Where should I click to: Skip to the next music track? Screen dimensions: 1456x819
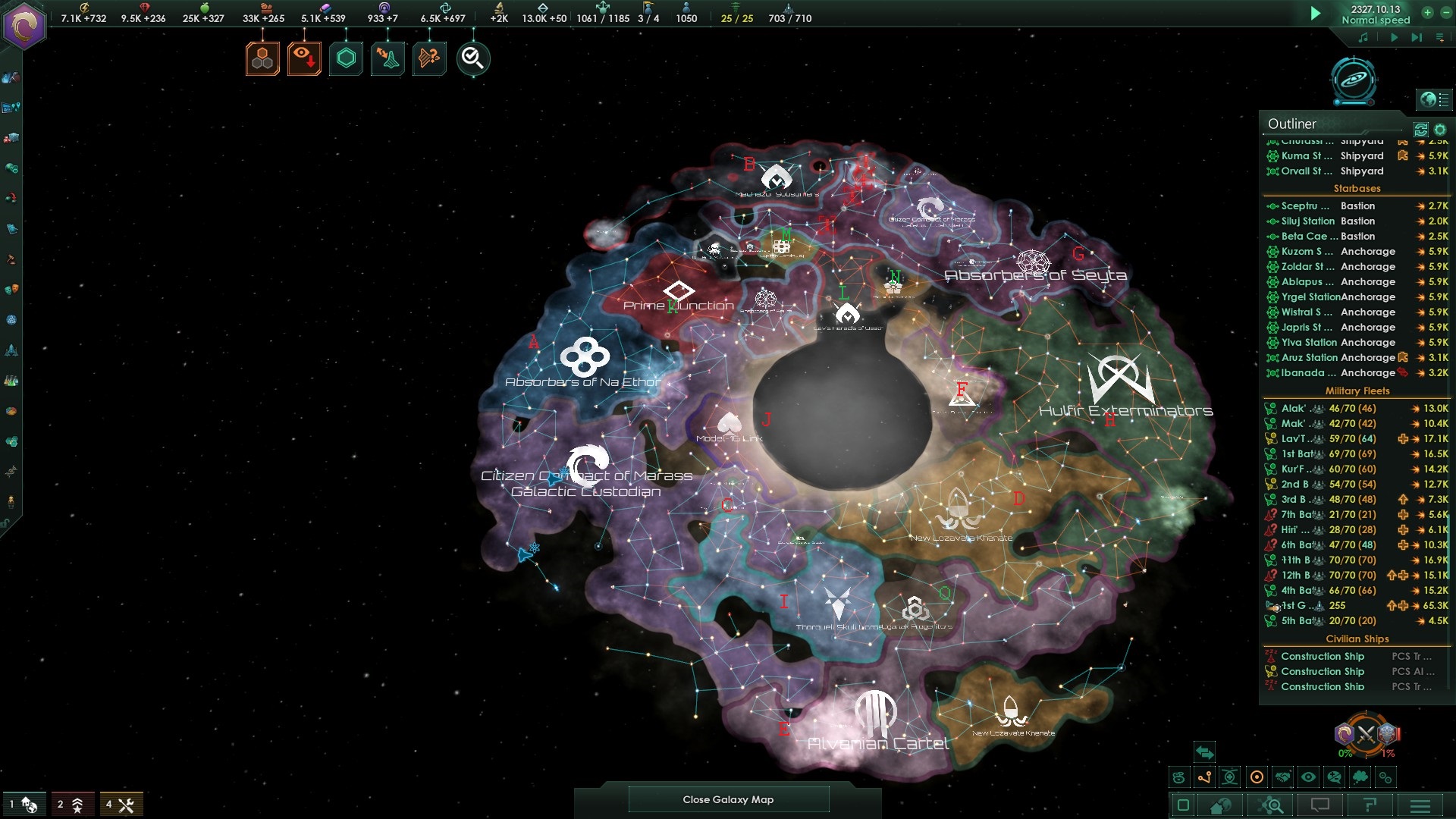(x=1416, y=37)
